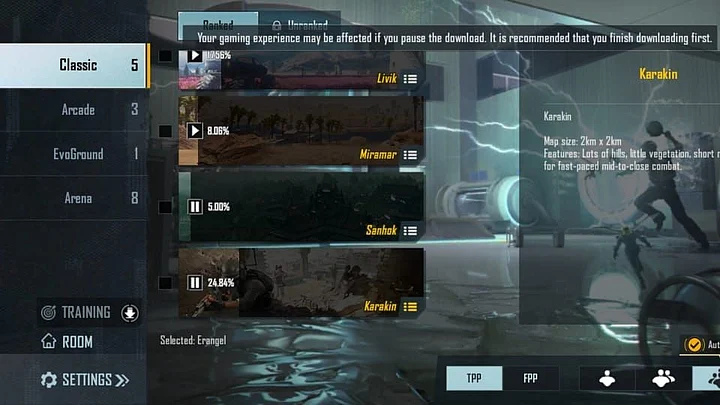Resume the Miramar map download
The image size is (720, 405).
[195, 130]
